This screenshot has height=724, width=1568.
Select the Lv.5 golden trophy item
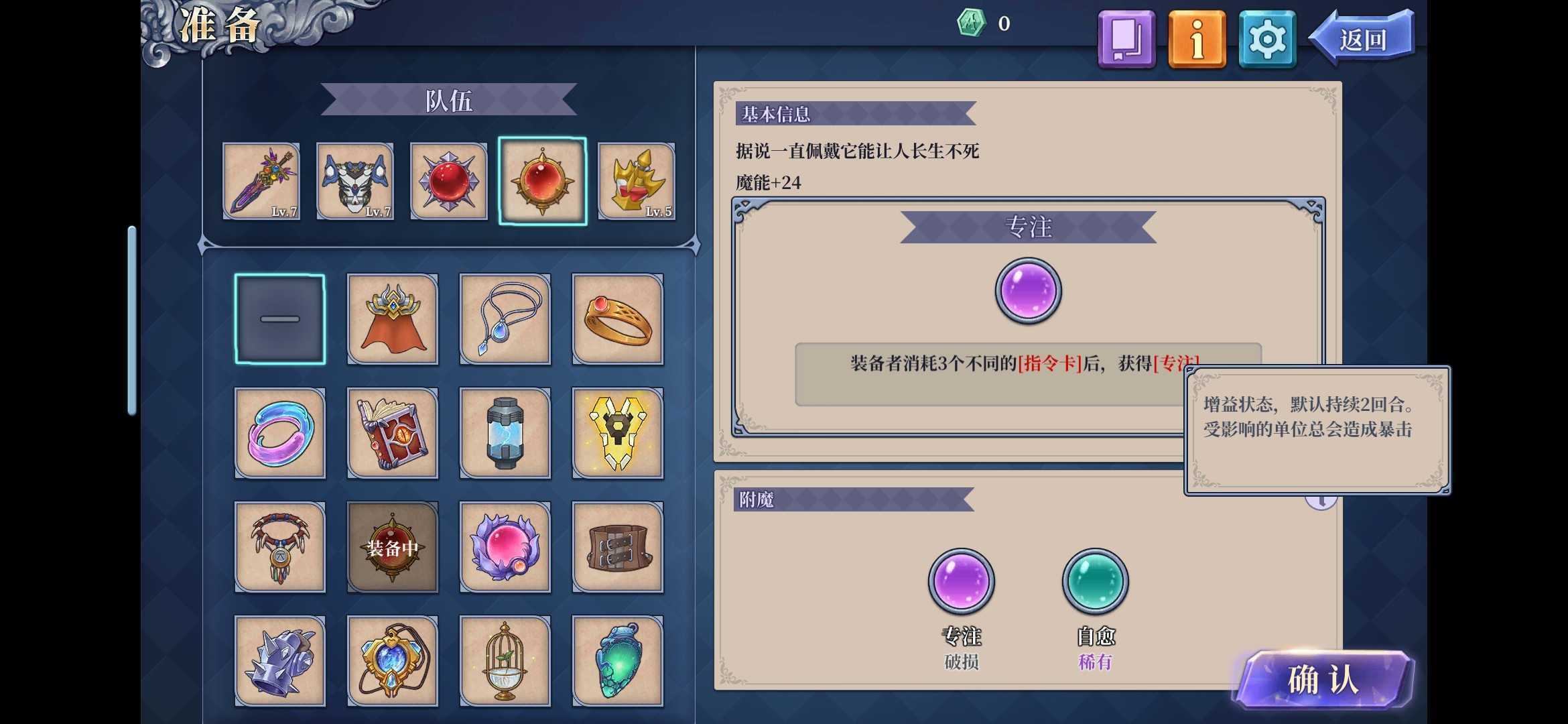pos(637,181)
